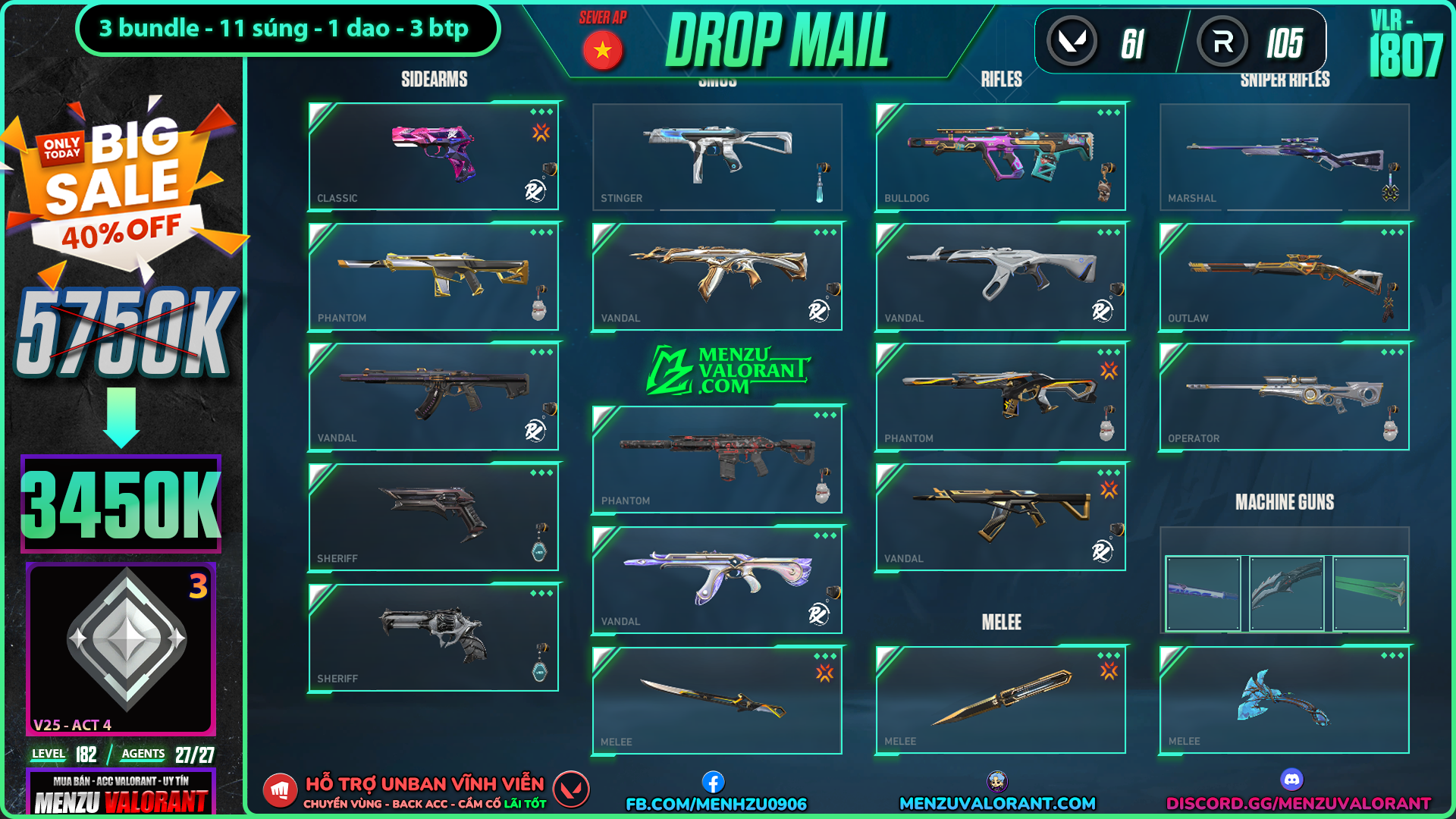Select the Marshal sniper skin tile
Screen dimensions: 1456x819
pos(1284,156)
